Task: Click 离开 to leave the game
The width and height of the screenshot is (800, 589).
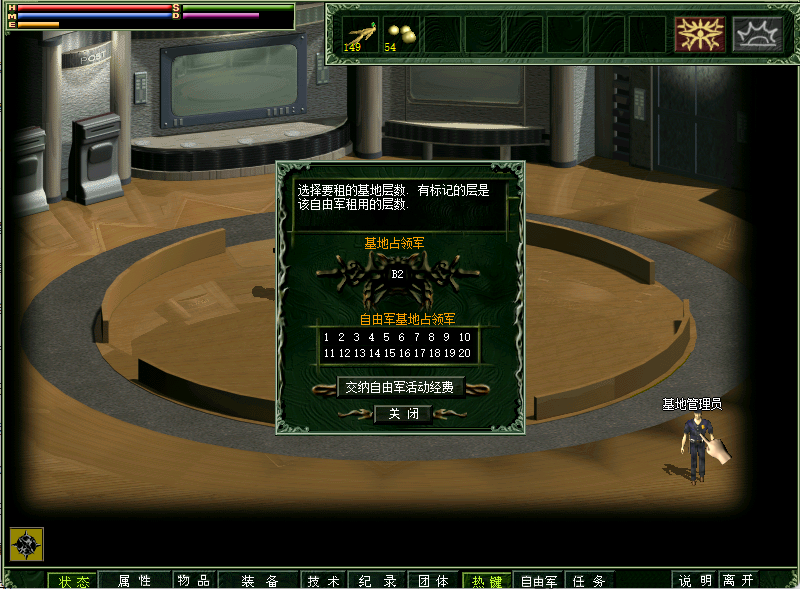Action: click(x=738, y=580)
